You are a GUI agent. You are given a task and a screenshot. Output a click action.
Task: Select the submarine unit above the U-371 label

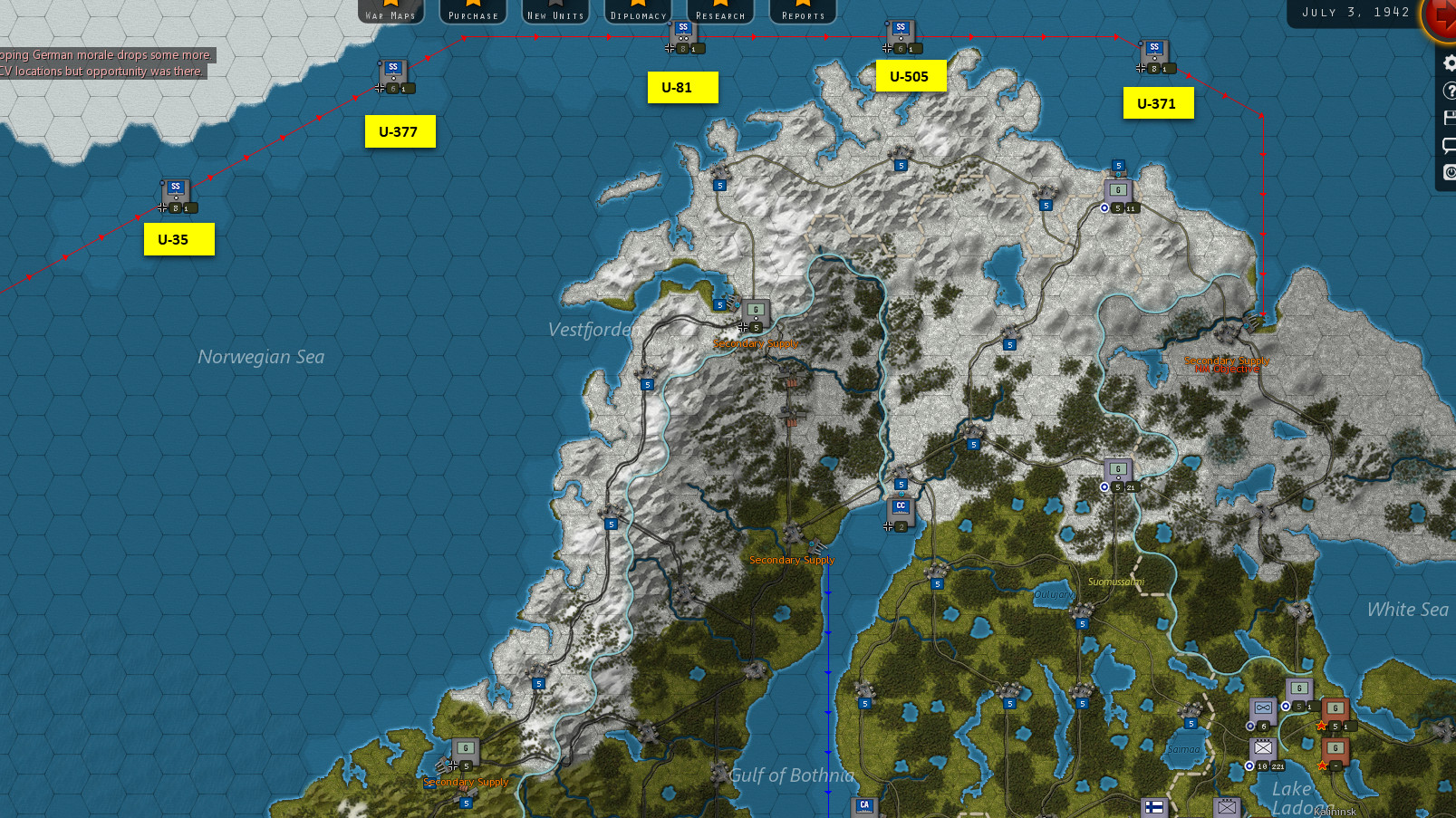pos(1153,54)
